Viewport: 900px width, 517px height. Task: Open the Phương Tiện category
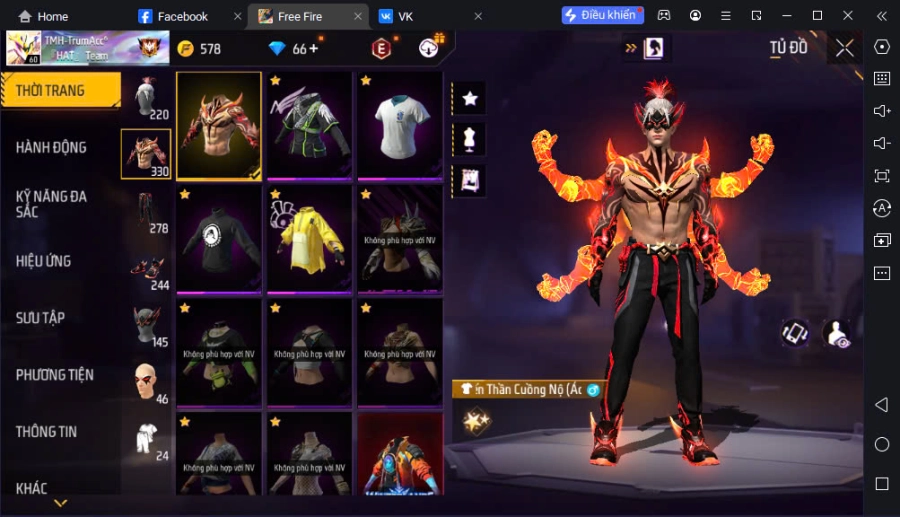(55, 375)
